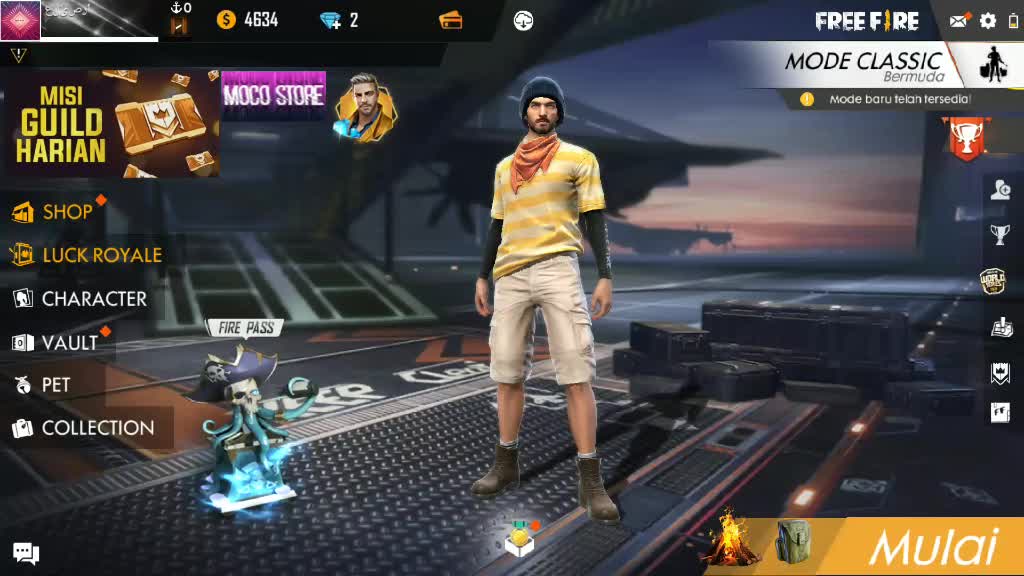Open the settings gear icon
The image size is (1024, 576).
[988, 21]
